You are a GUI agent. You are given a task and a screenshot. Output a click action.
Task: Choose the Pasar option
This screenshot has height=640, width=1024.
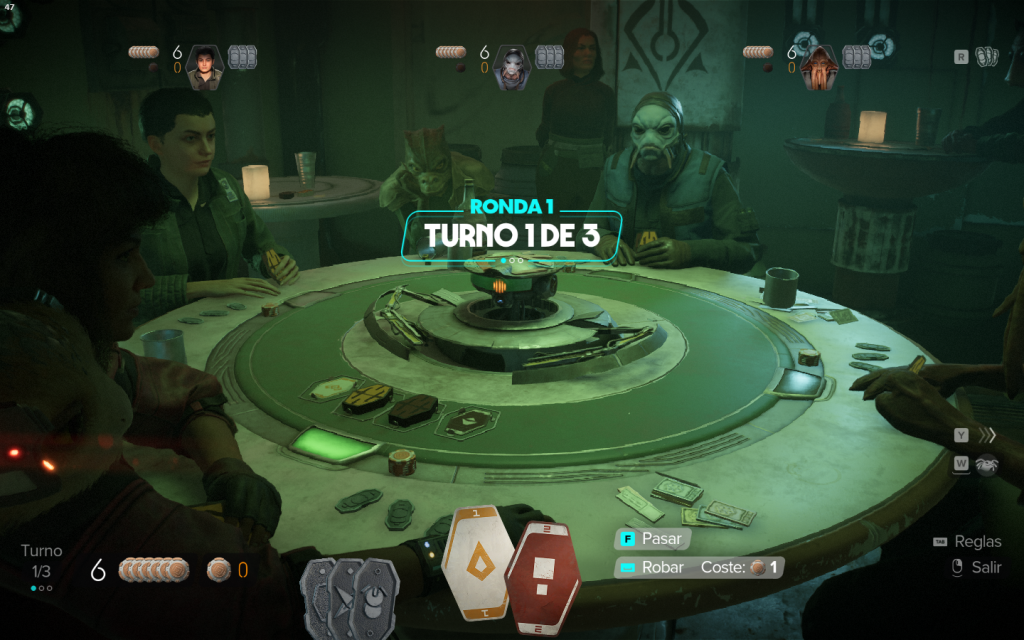652,538
